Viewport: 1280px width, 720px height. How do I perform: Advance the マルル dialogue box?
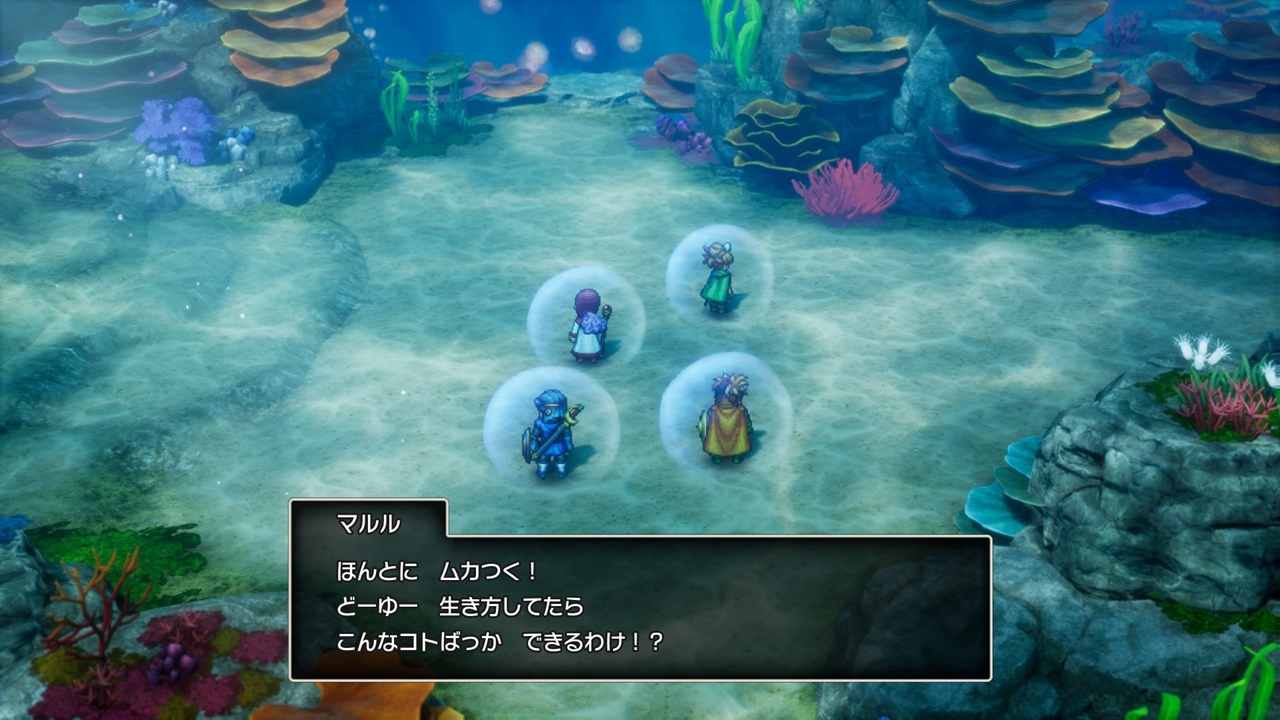click(640, 607)
